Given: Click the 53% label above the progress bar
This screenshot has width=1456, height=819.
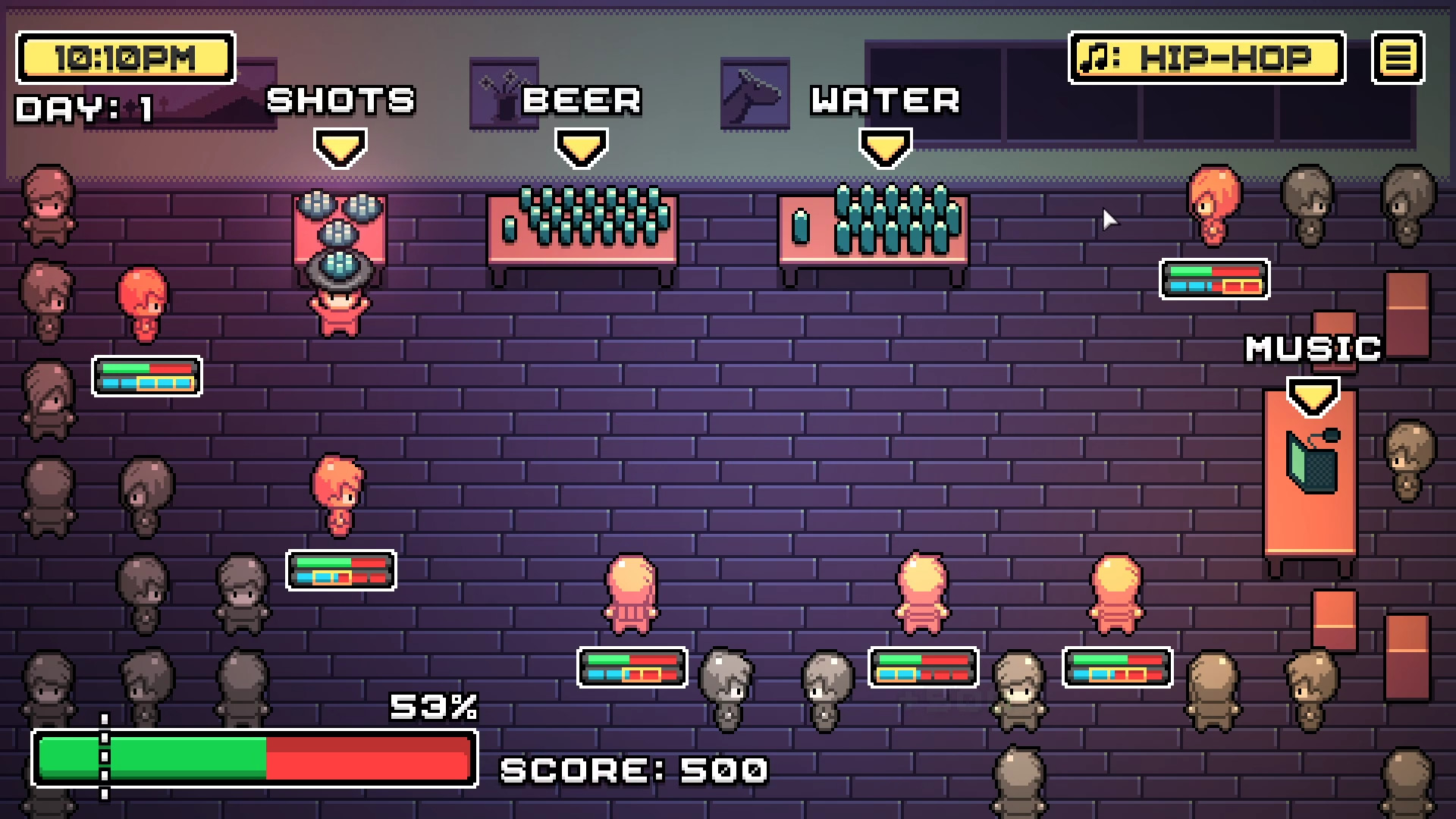Looking at the screenshot, I should click(x=435, y=708).
